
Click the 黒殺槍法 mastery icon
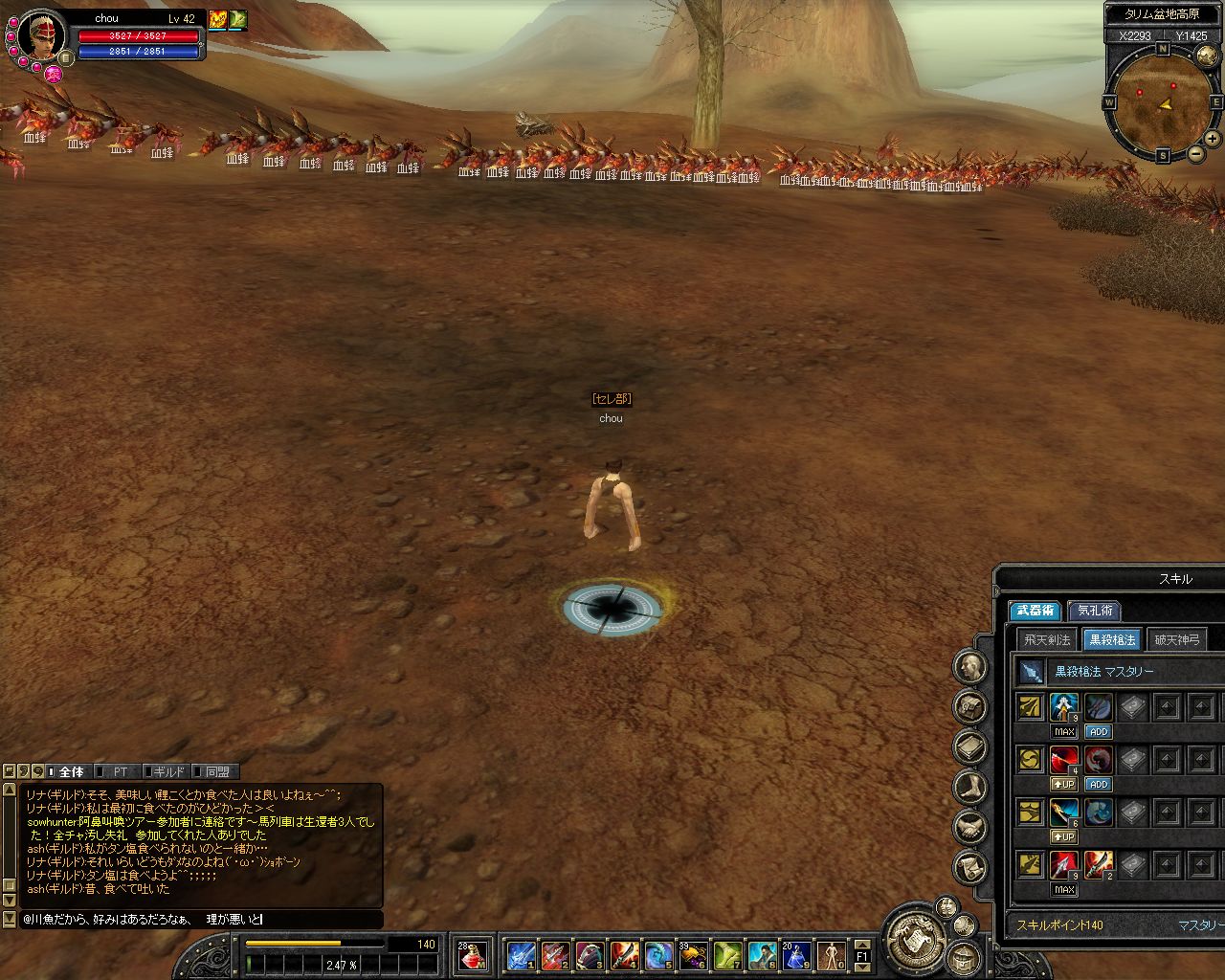pos(1031,672)
